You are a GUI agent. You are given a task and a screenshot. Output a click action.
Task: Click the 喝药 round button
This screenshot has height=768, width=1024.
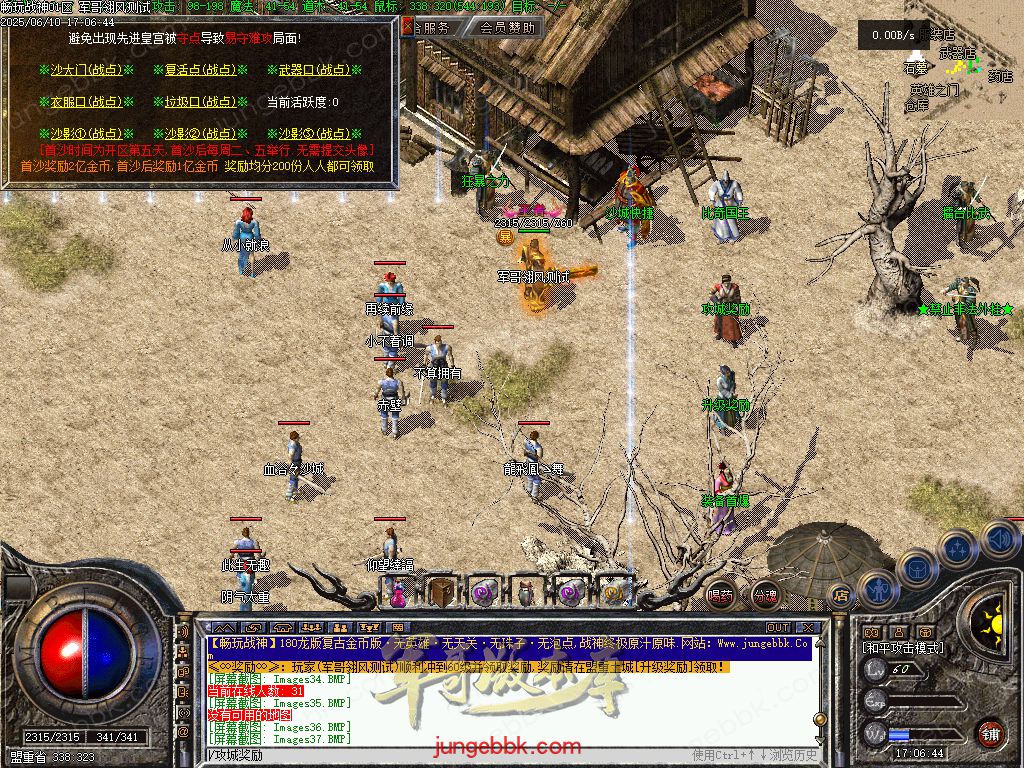click(x=720, y=596)
